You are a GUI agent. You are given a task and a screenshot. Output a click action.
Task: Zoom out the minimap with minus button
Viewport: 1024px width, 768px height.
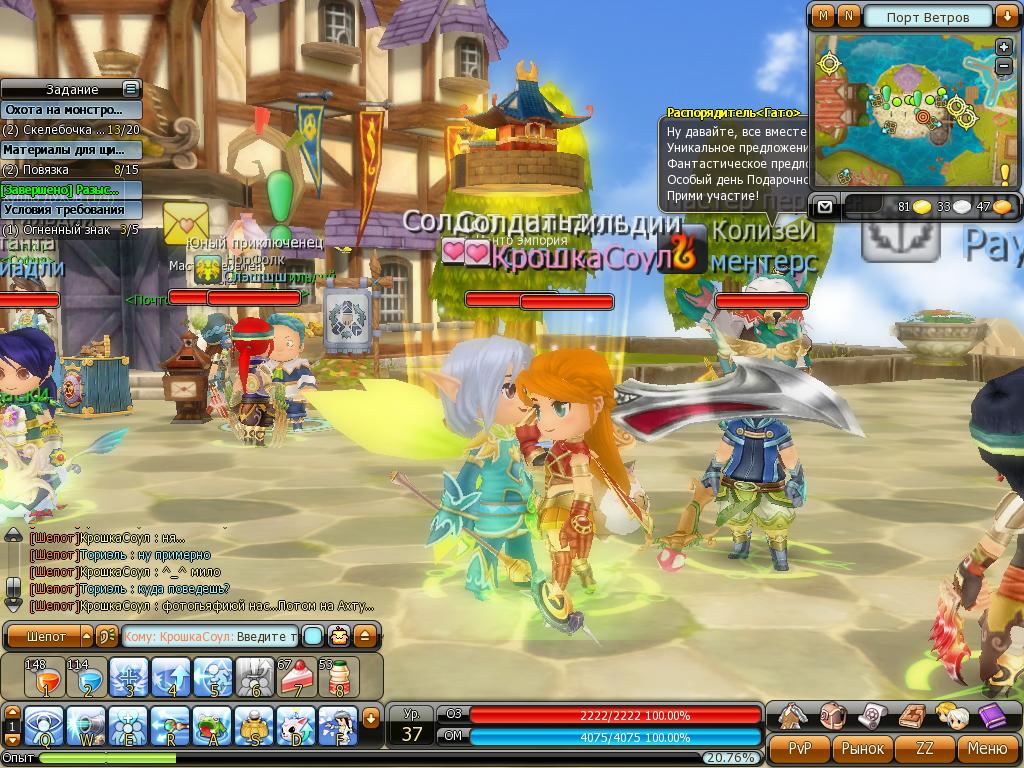(x=1004, y=66)
